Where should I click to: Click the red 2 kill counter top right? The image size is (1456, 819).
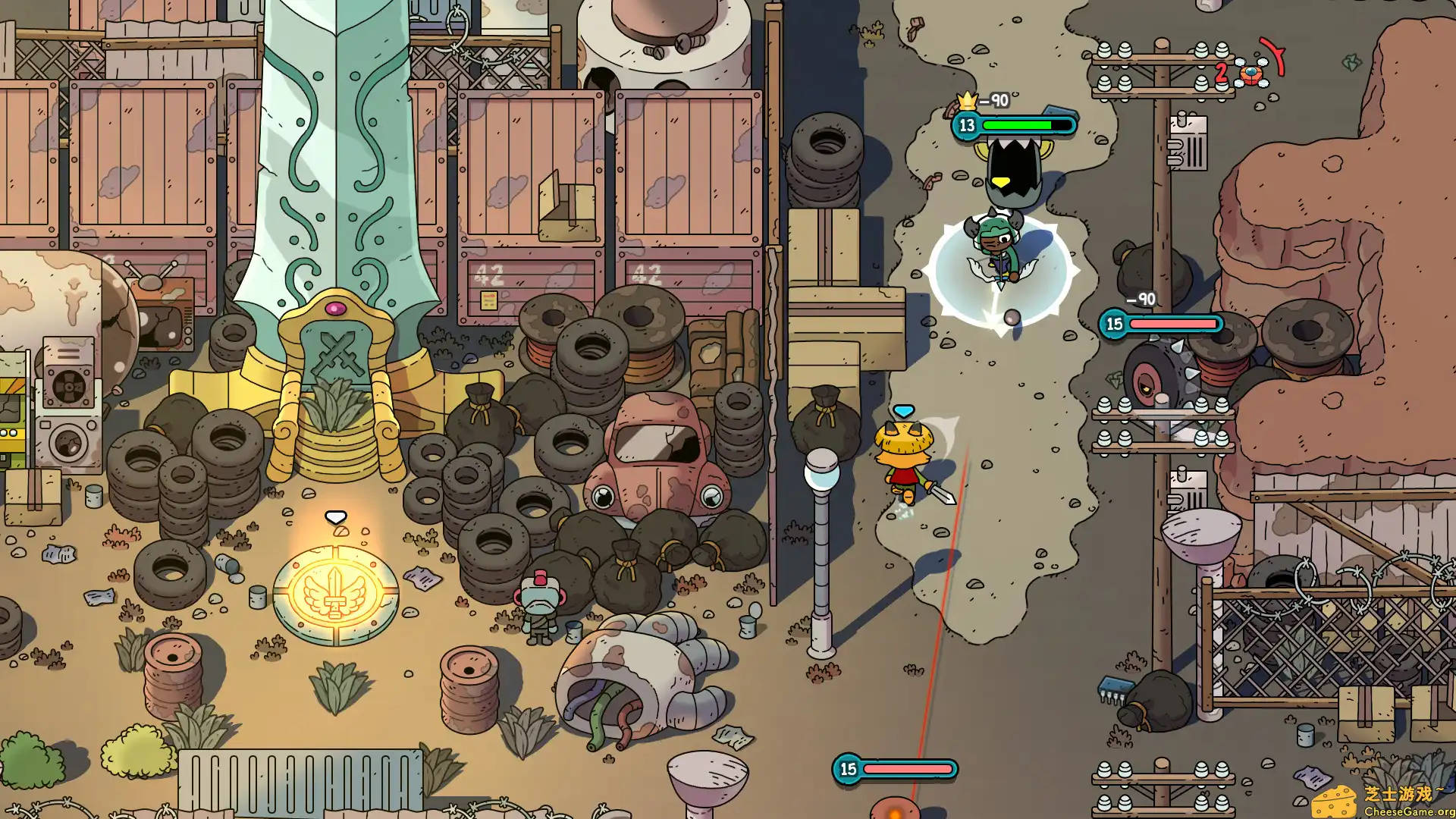click(x=1221, y=74)
